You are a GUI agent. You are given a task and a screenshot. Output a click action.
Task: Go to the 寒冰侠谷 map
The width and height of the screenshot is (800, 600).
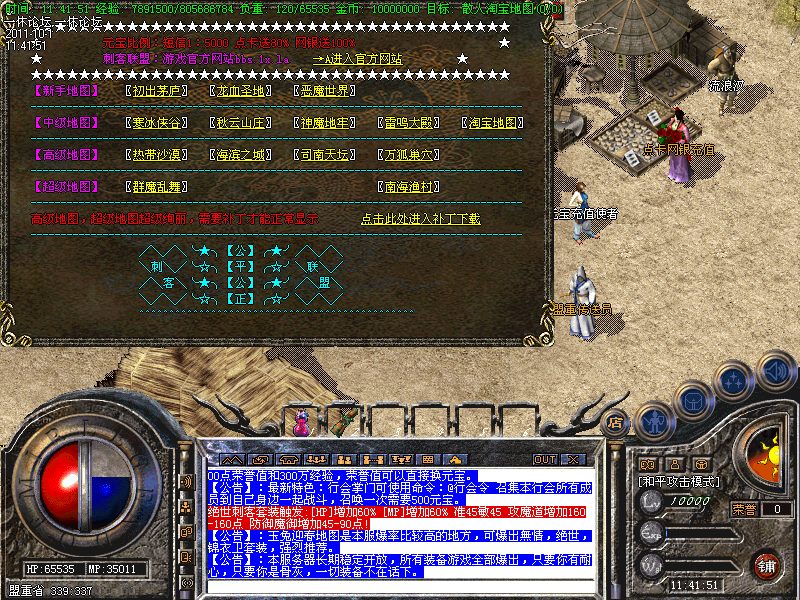(x=157, y=123)
